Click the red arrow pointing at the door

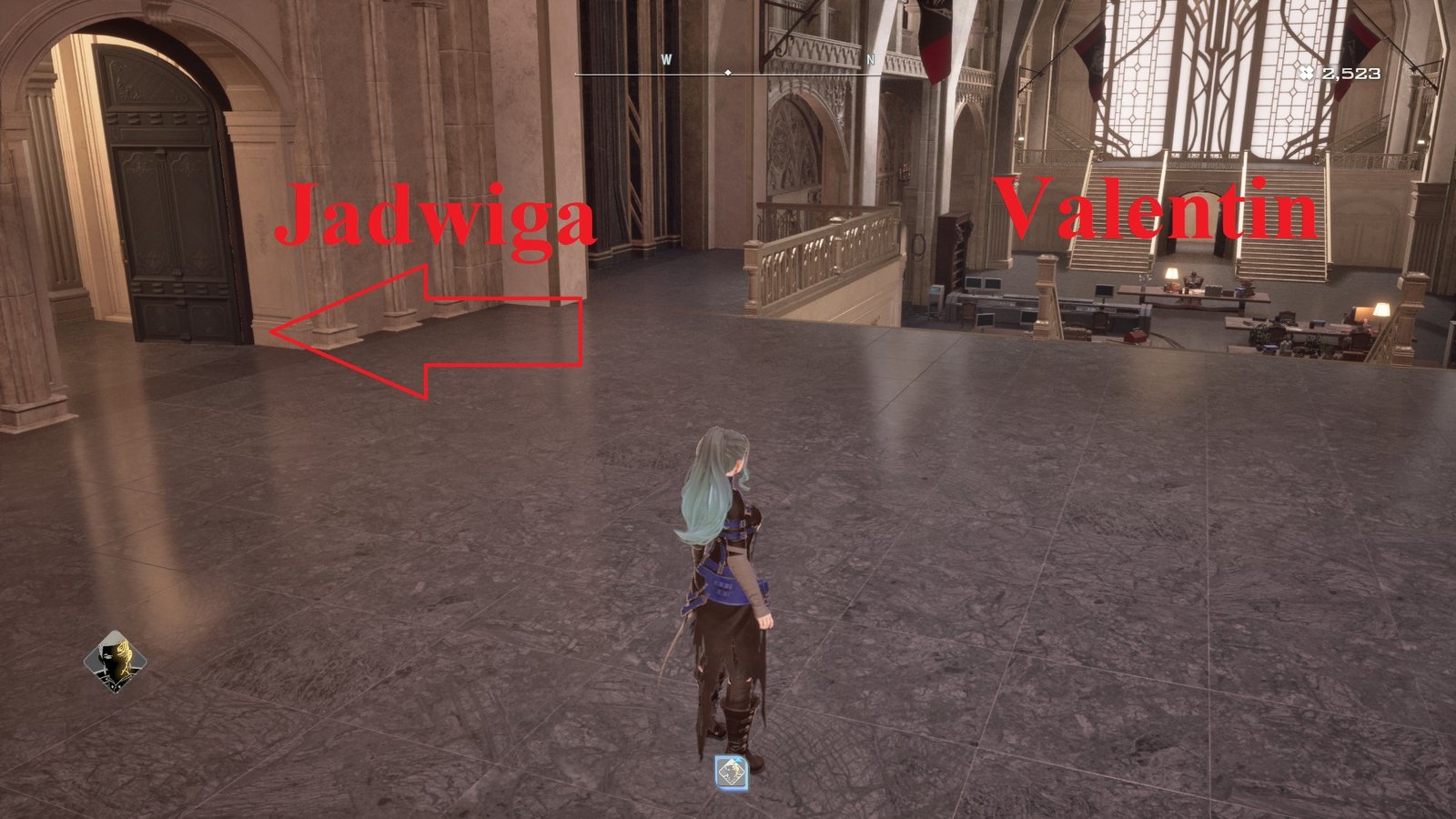(x=409, y=332)
